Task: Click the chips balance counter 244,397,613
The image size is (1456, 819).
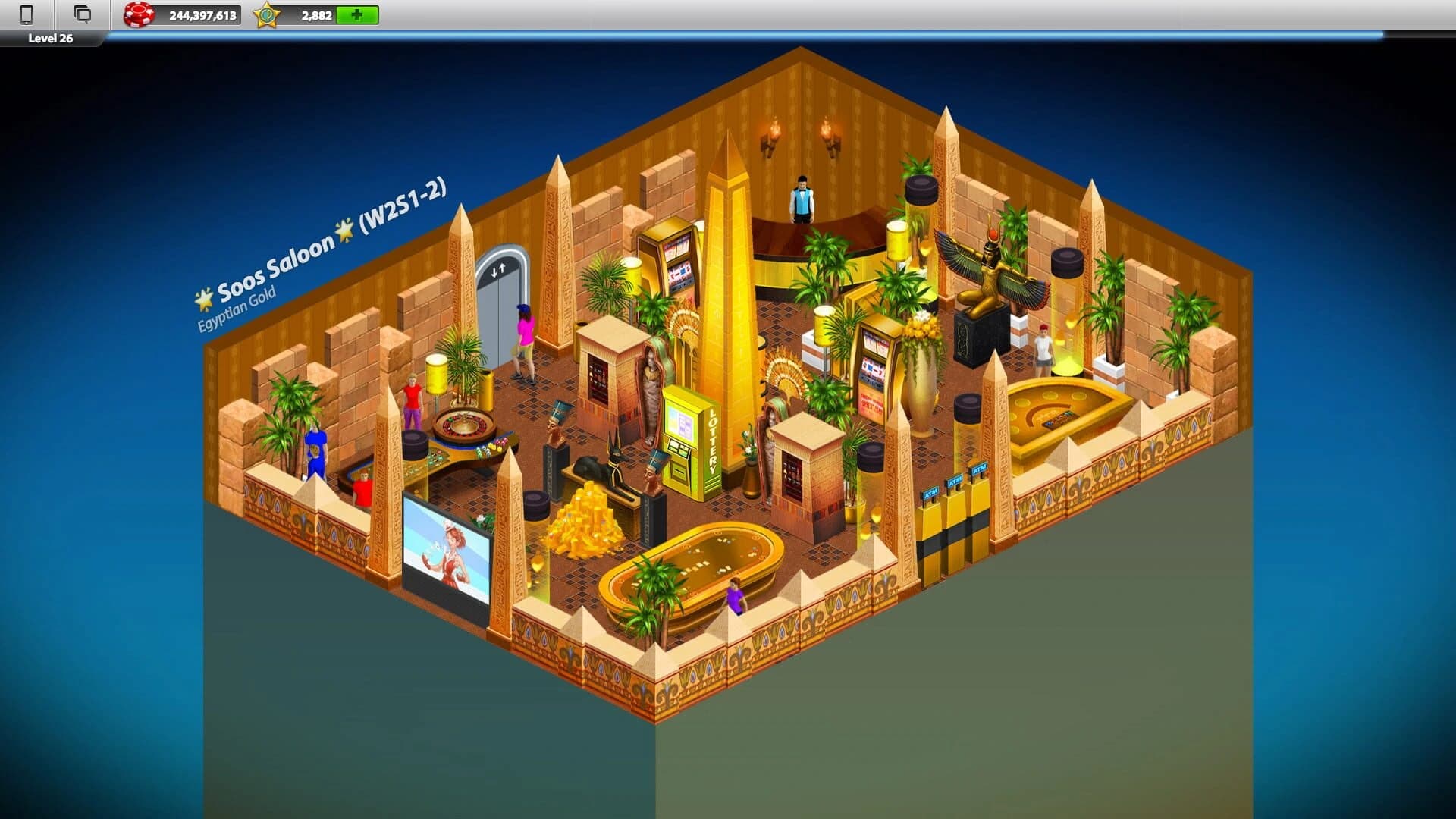Action: [206, 12]
